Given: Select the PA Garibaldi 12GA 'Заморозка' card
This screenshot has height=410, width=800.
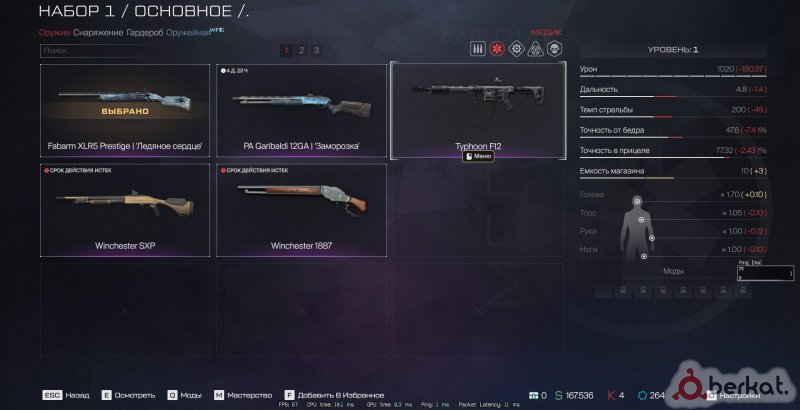Looking at the screenshot, I should 301,110.
